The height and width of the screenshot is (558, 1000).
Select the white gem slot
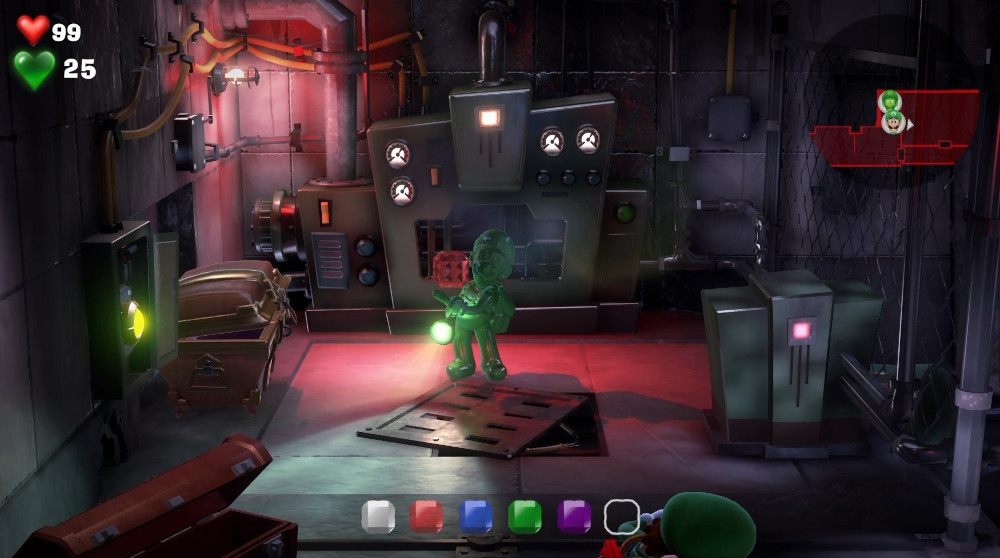pos(378,516)
